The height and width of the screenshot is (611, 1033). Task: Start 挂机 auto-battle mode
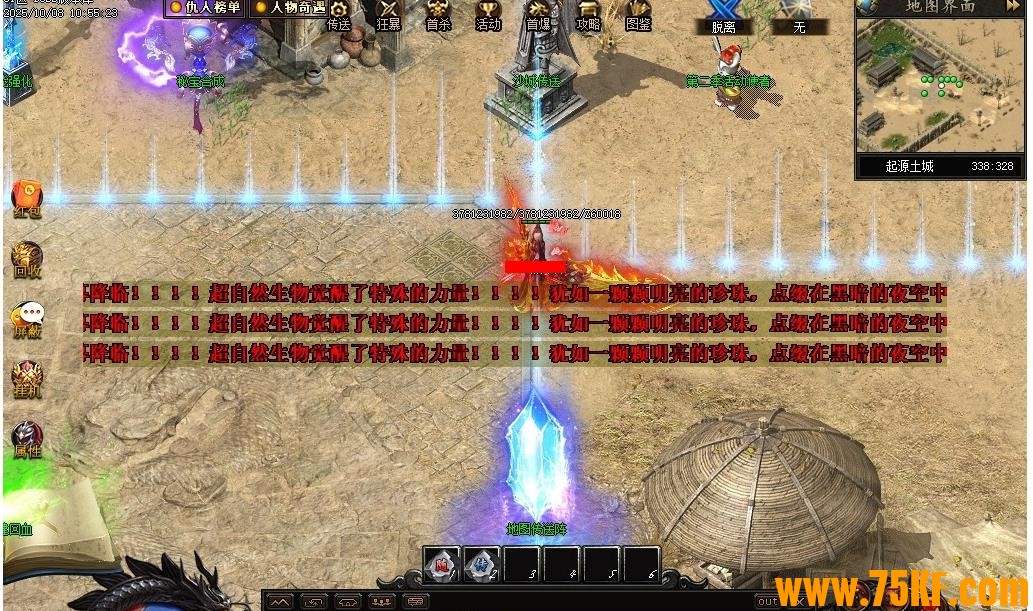(x=27, y=378)
